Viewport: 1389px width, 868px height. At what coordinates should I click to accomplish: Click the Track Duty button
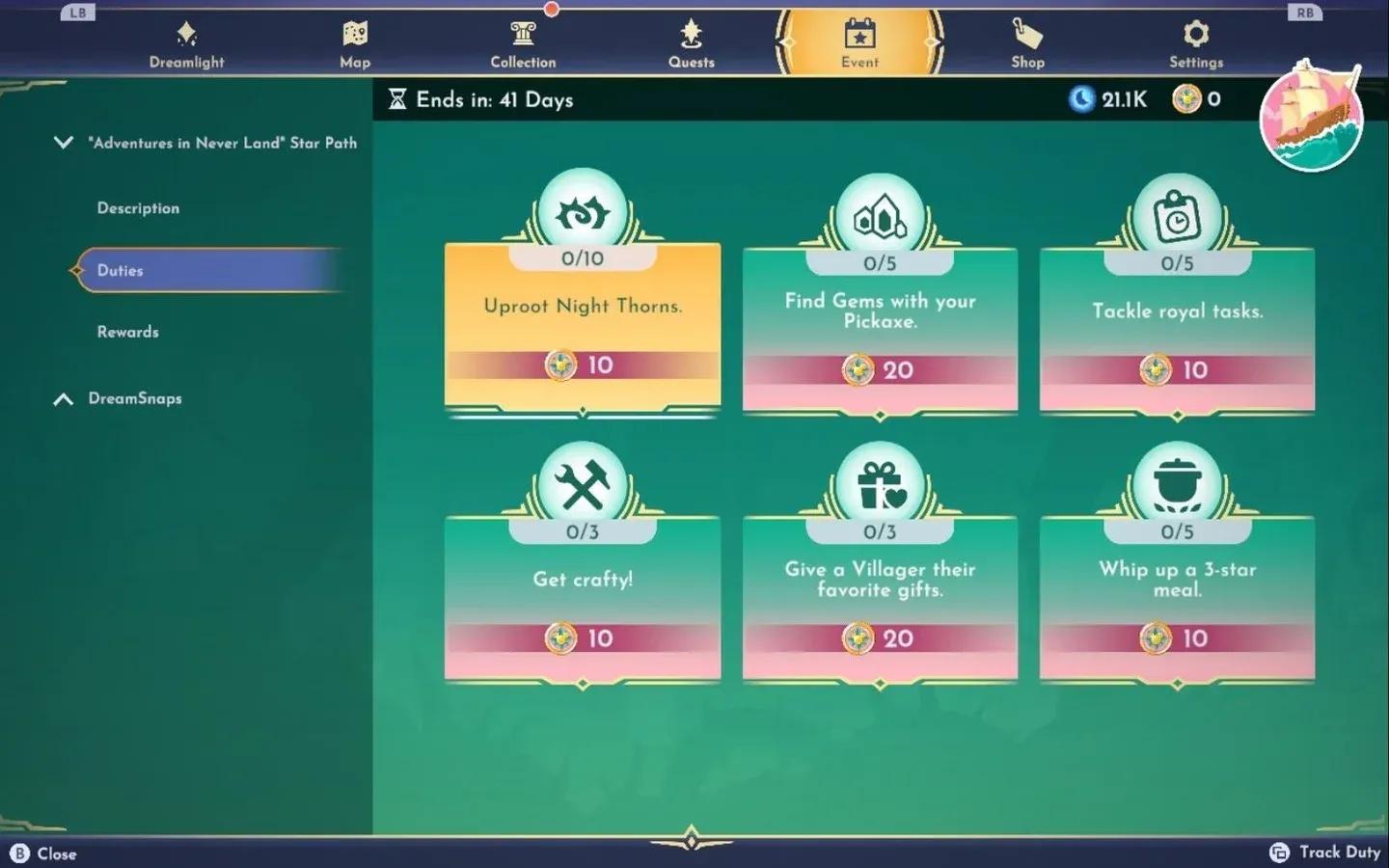[1326, 853]
